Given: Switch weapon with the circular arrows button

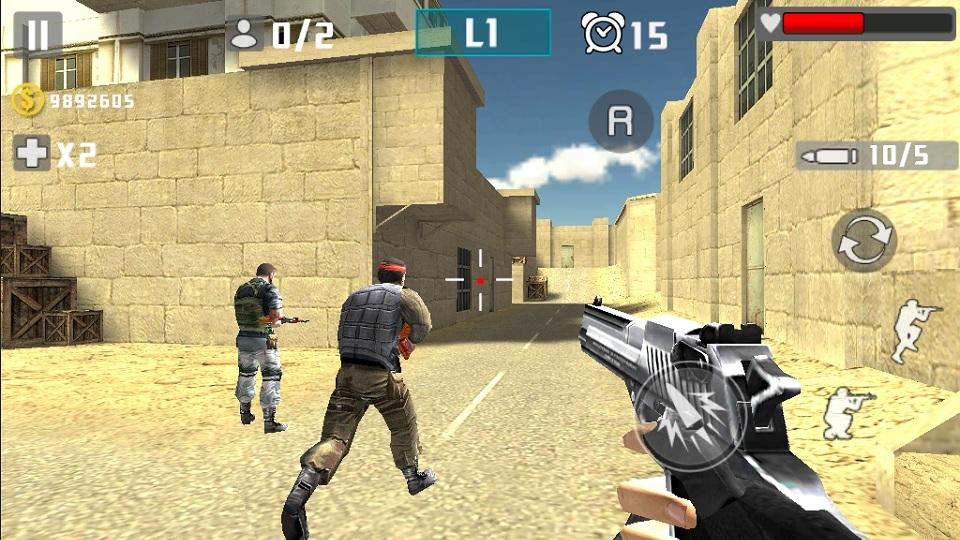Looking at the screenshot, I should click(x=864, y=240).
